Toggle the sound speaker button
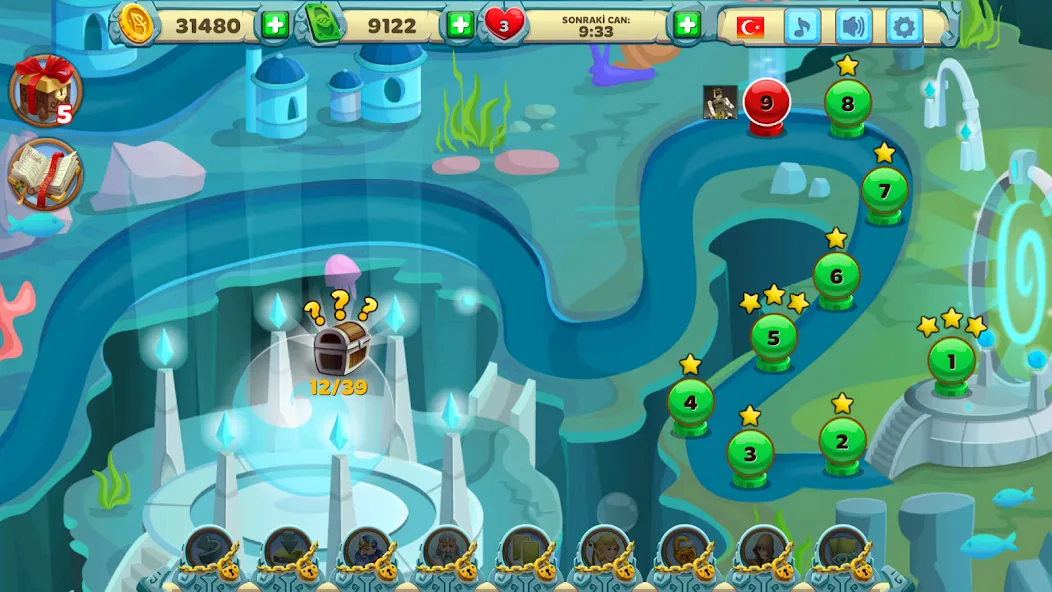This screenshot has width=1052, height=592. (x=852, y=26)
